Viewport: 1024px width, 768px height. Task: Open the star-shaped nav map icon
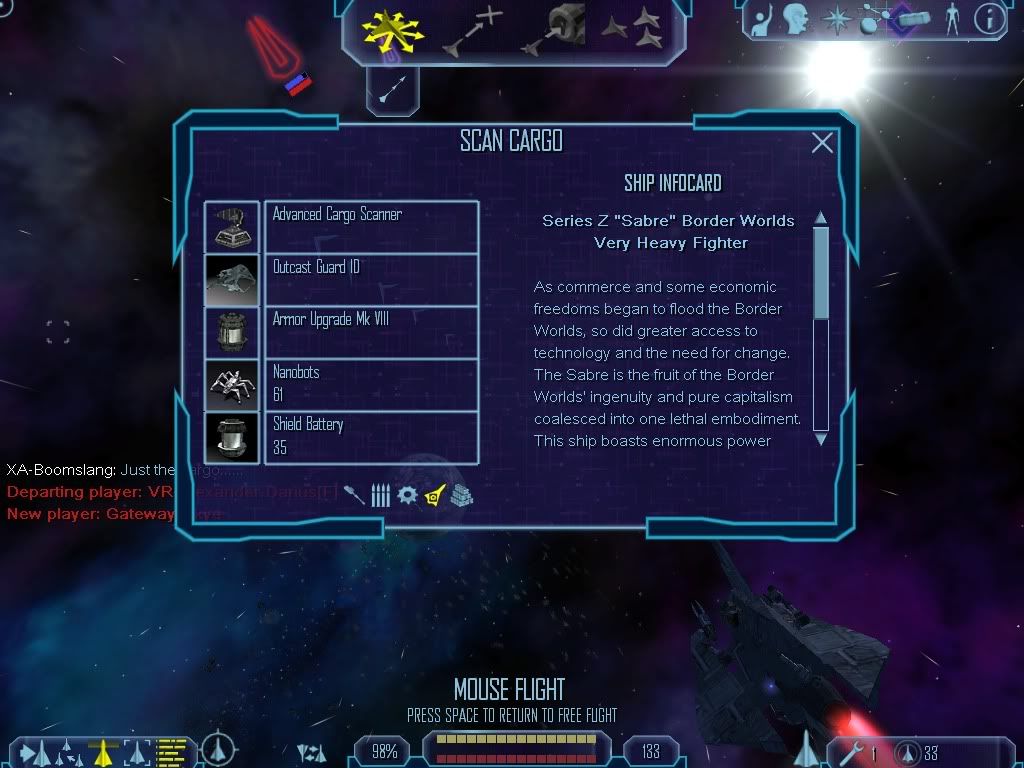coord(833,19)
